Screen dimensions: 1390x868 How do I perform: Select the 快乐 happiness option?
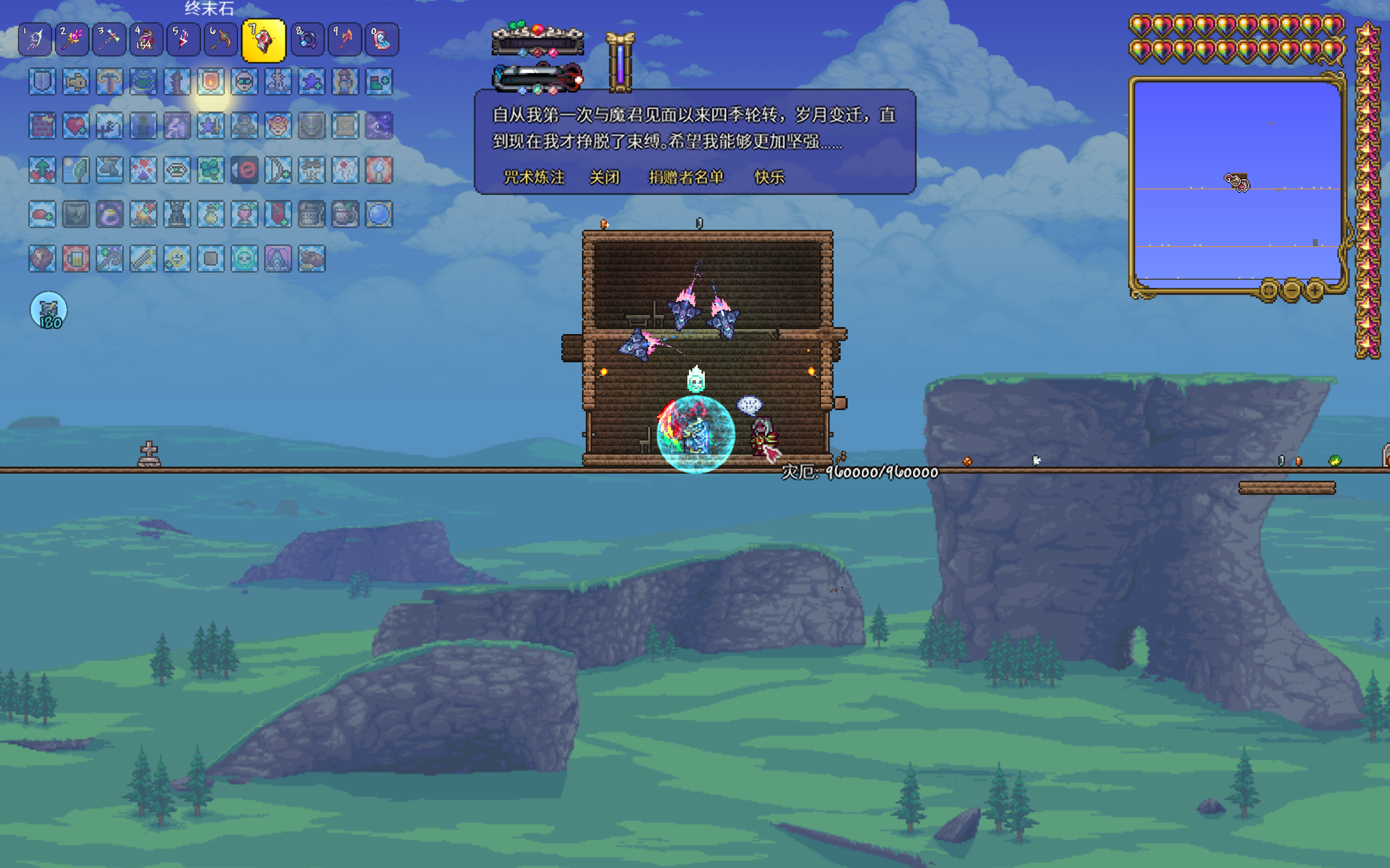[769, 178]
